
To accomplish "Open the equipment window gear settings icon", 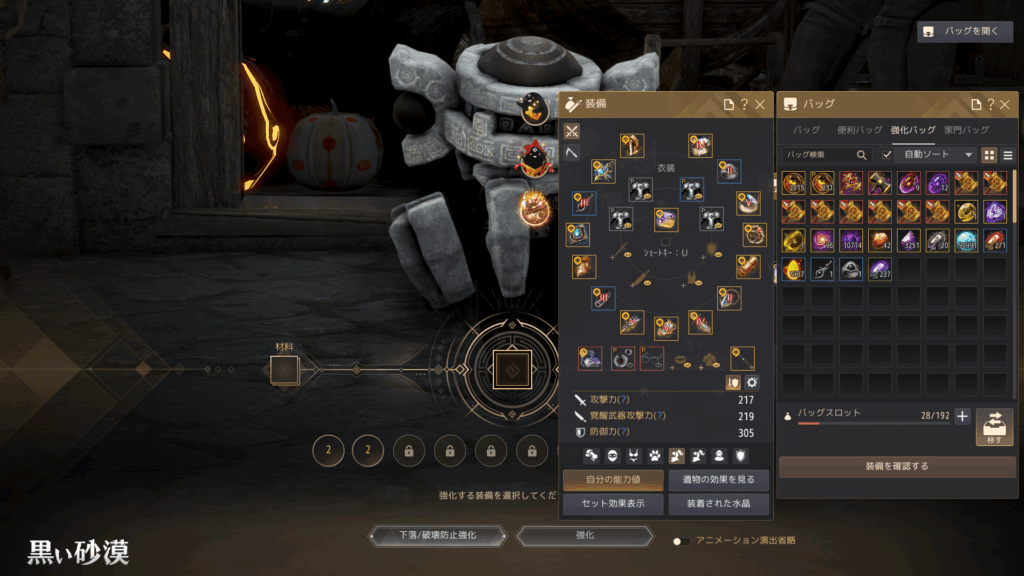I will [752, 382].
